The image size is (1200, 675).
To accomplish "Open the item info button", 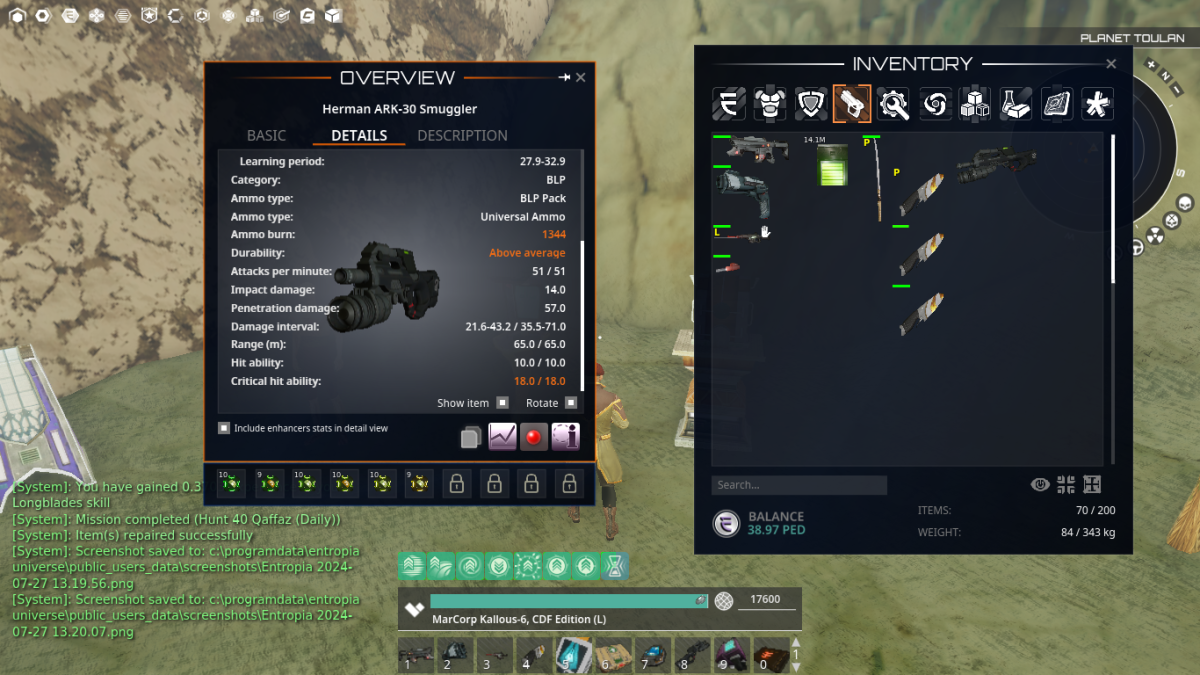I will pyautogui.click(x=565, y=437).
